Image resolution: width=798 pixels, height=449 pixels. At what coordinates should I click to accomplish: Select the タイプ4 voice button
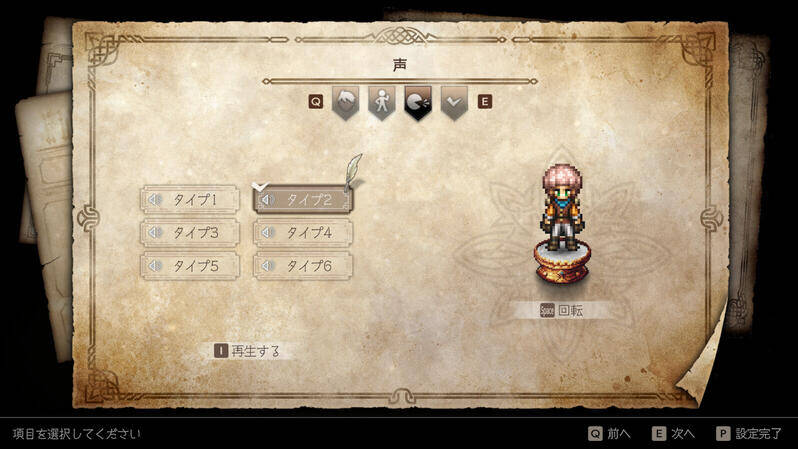point(304,233)
